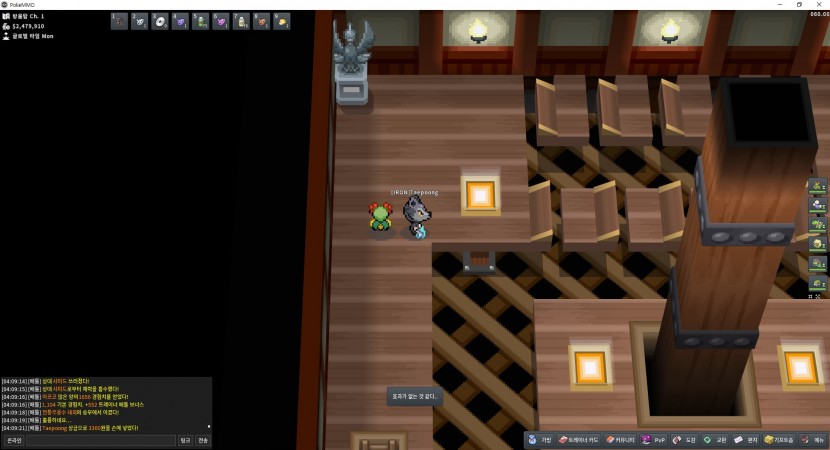Use the item in hotbar slot 3
This screenshot has height=450, width=830.
tap(160, 21)
